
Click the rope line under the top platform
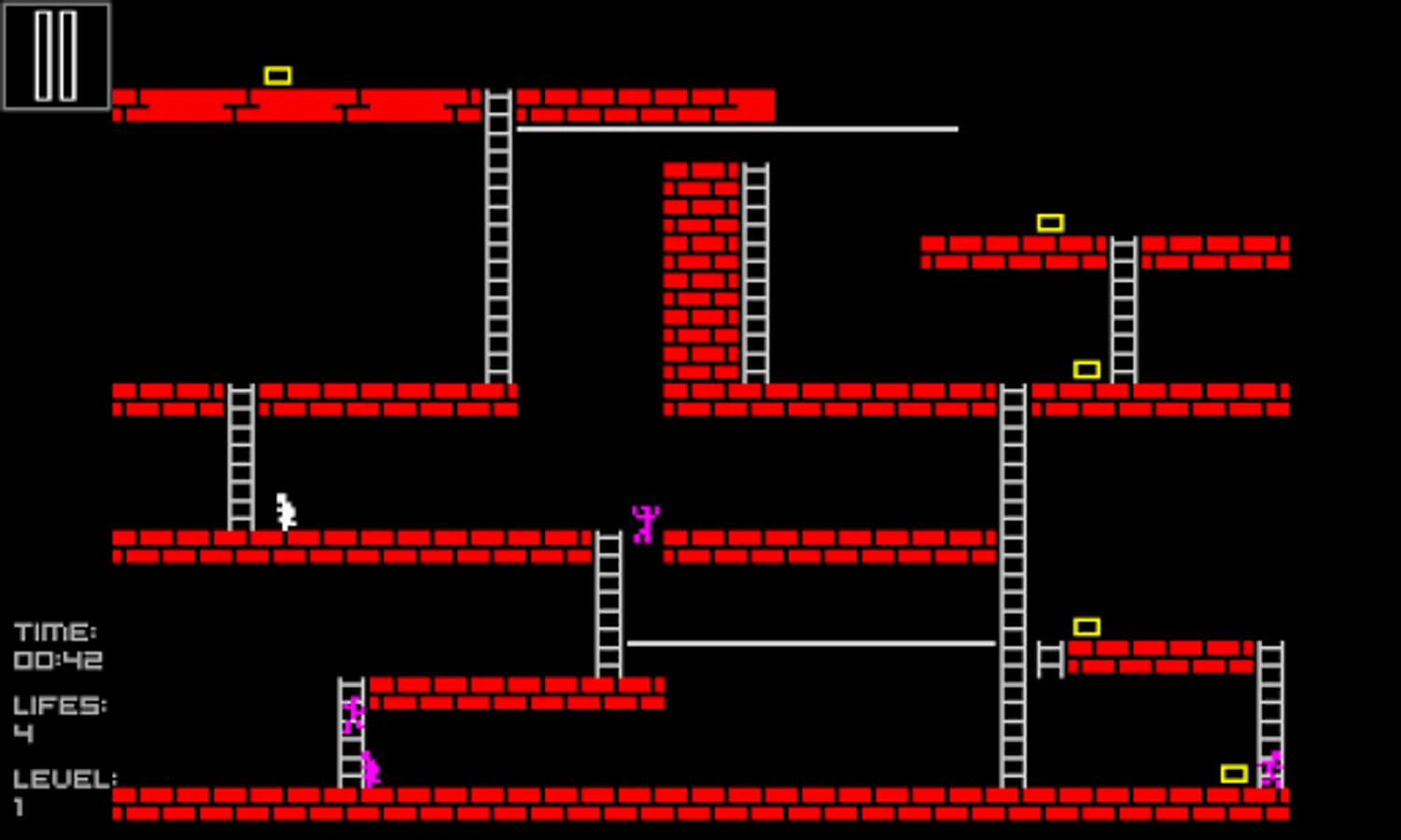pyautogui.click(x=737, y=128)
